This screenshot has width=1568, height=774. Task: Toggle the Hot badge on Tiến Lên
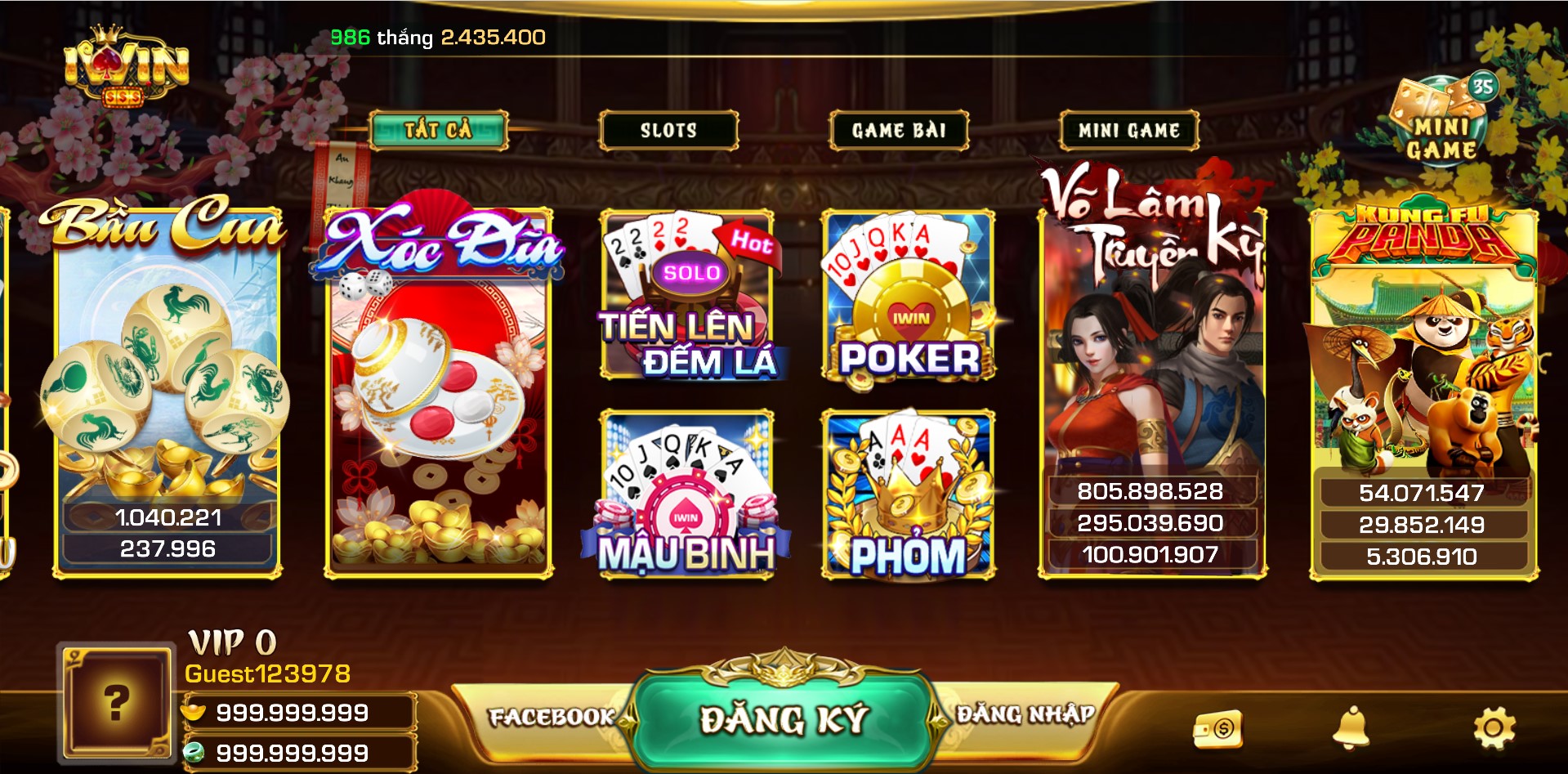pyautogui.click(x=750, y=242)
